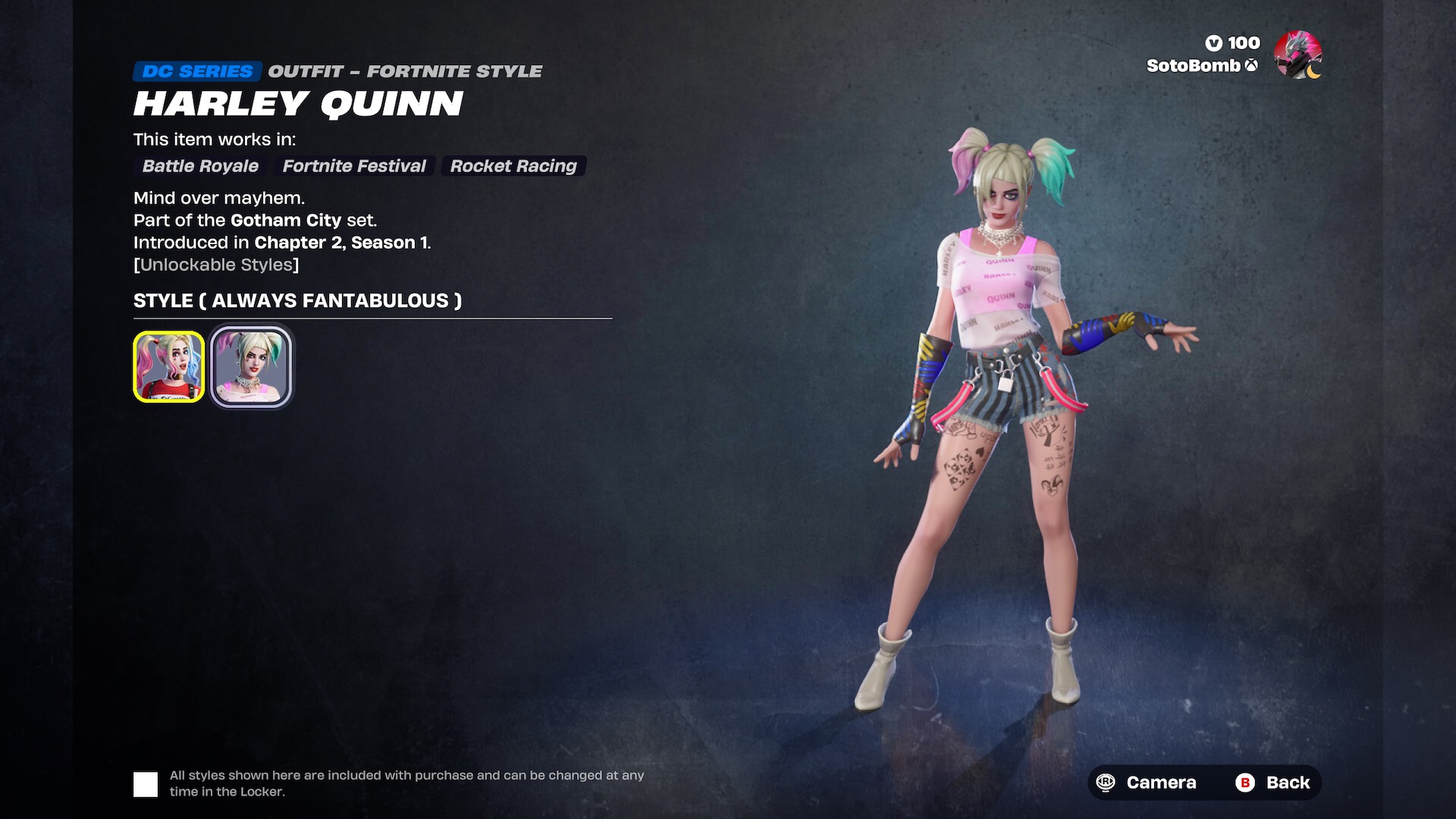
Task: Select the Rocket Racing mode tag
Action: 513,166
